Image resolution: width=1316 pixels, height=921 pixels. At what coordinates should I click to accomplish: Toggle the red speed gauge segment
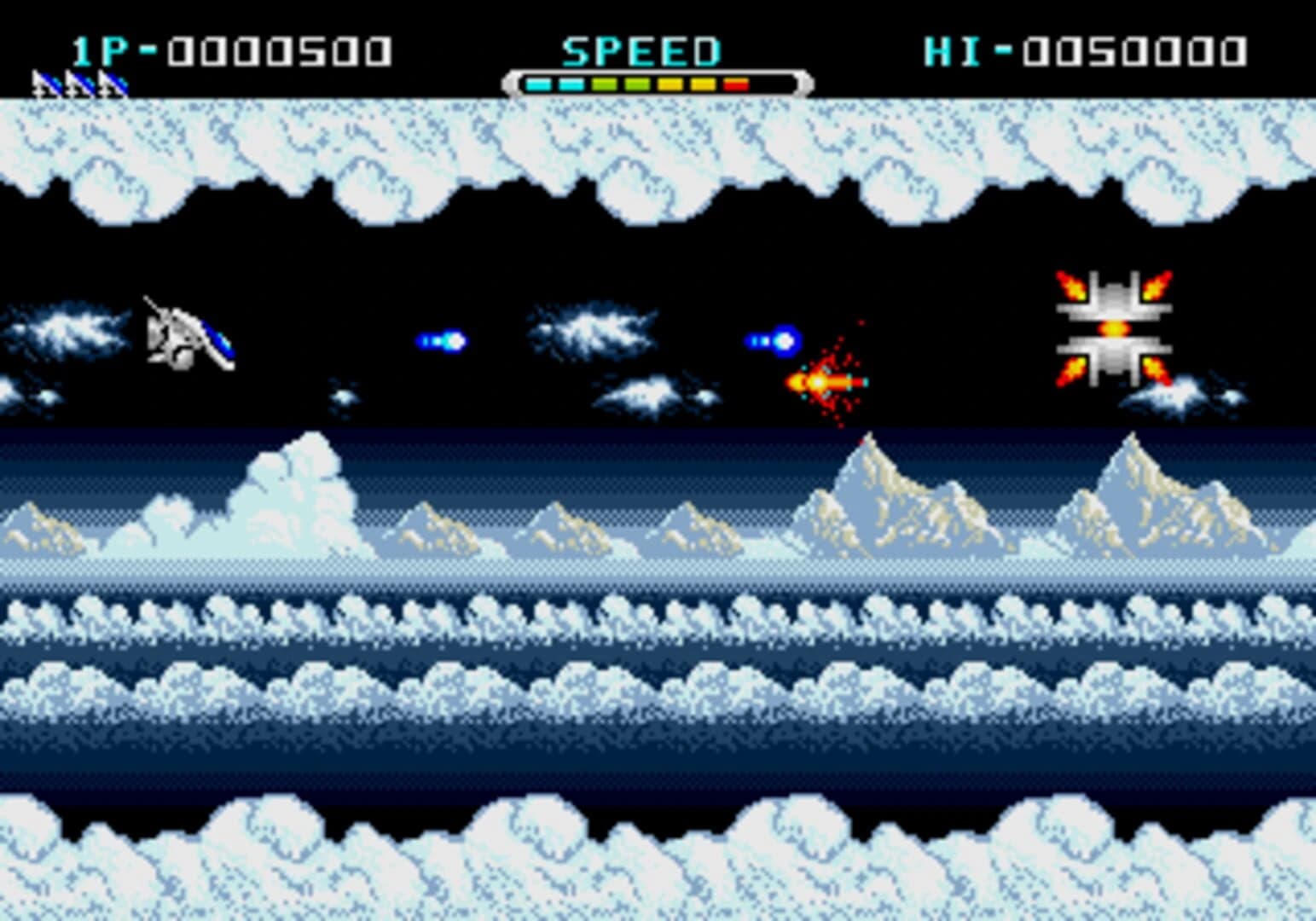[735, 84]
